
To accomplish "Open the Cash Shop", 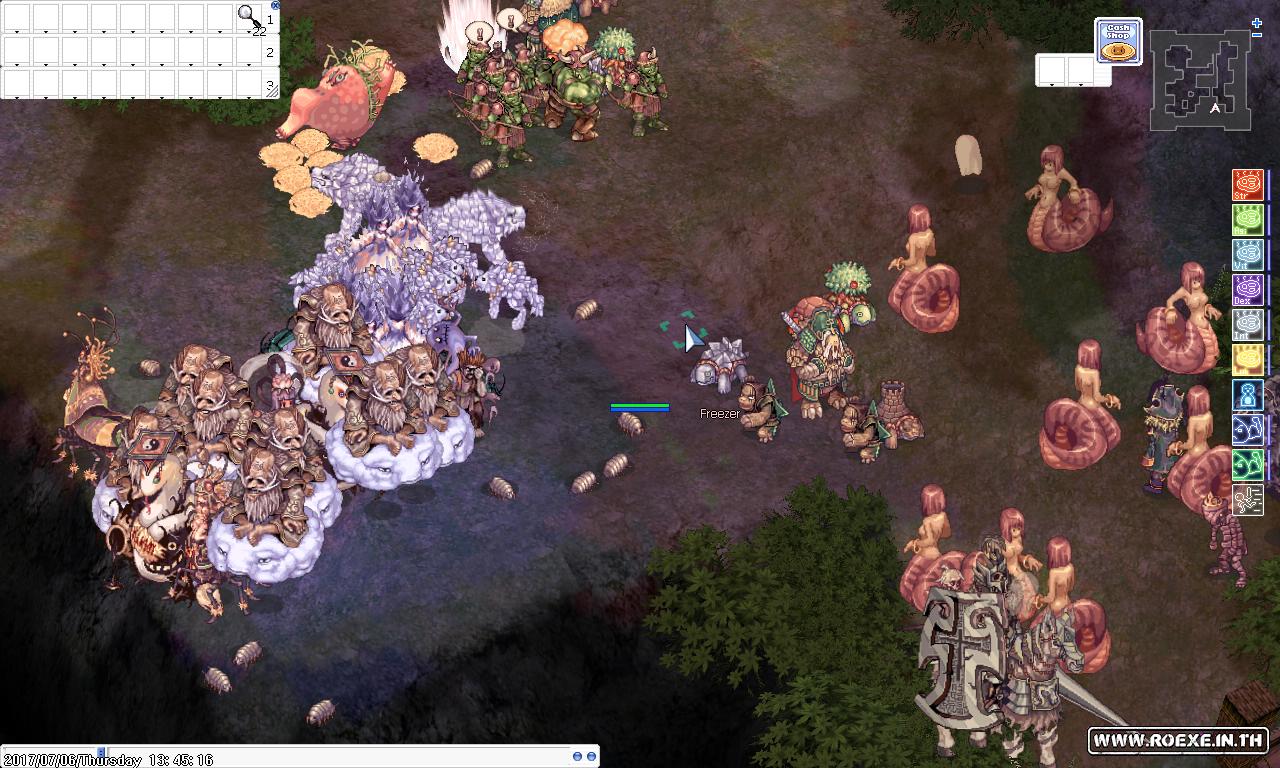I will [x=1118, y=40].
